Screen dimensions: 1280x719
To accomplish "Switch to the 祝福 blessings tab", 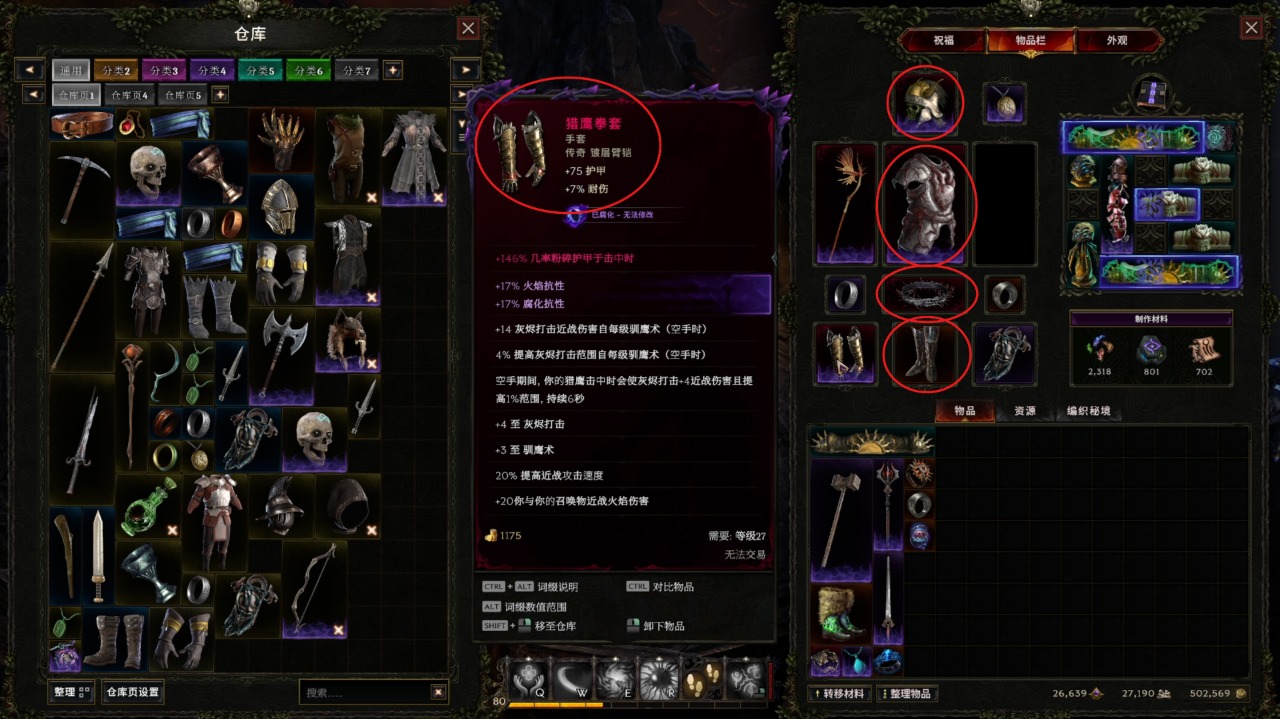I will tap(943, 41).
